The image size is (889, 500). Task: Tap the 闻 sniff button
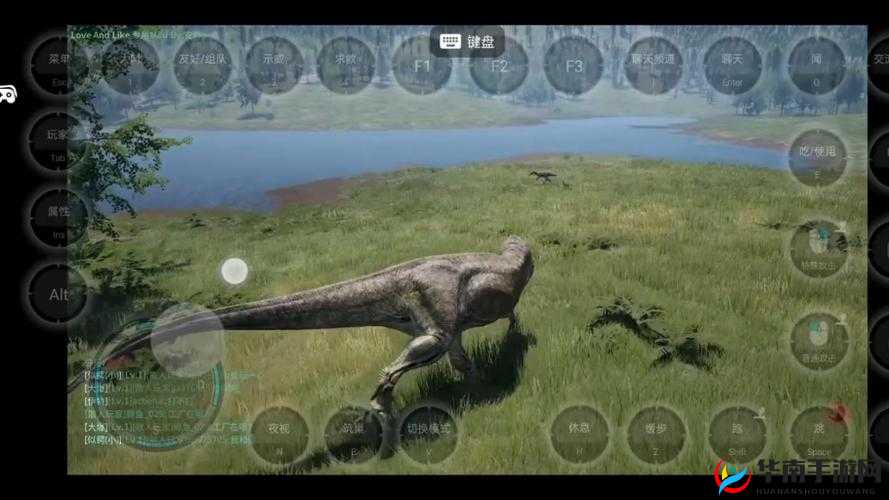(x=815, y=64)
